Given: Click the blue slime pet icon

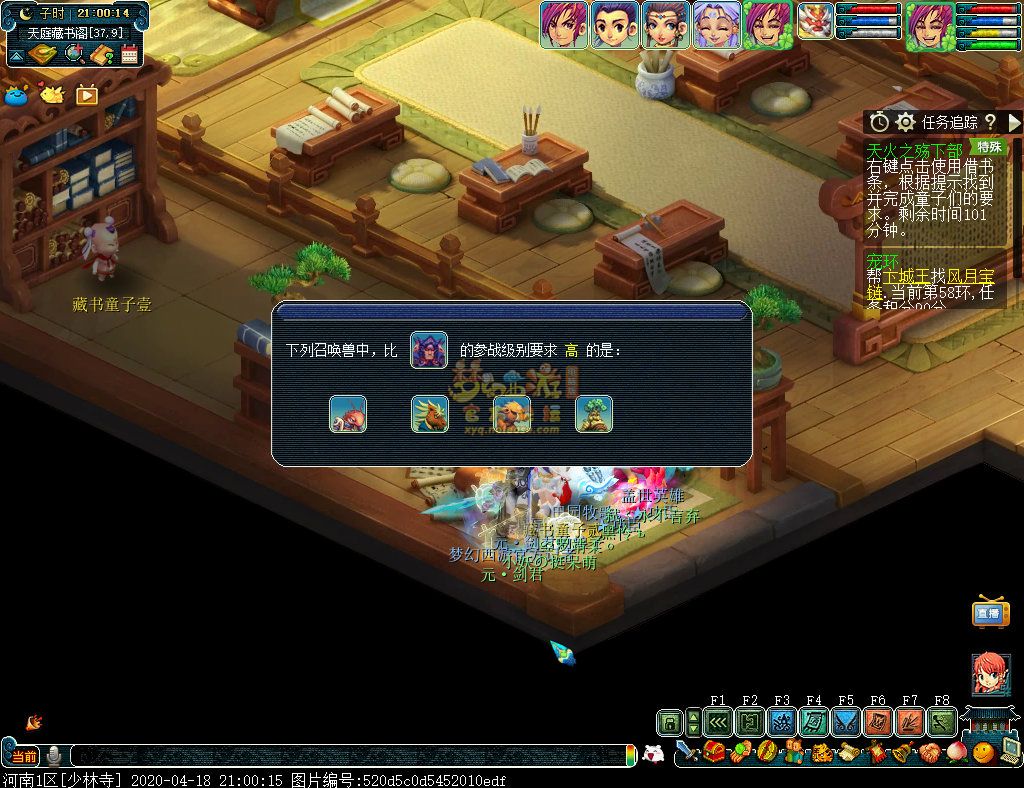Looking at the screenshot, I should pos(16,95).
